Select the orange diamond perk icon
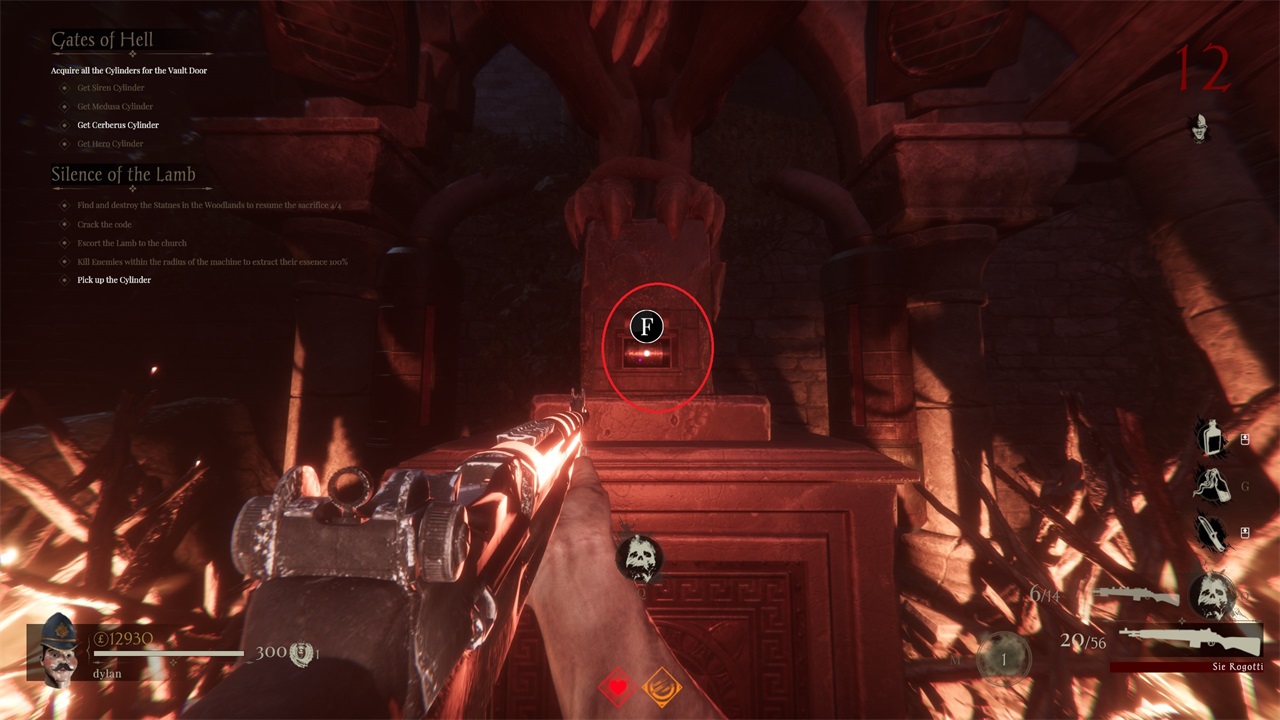This screenshot has width=1280, height=720. (x=661, y=687)
